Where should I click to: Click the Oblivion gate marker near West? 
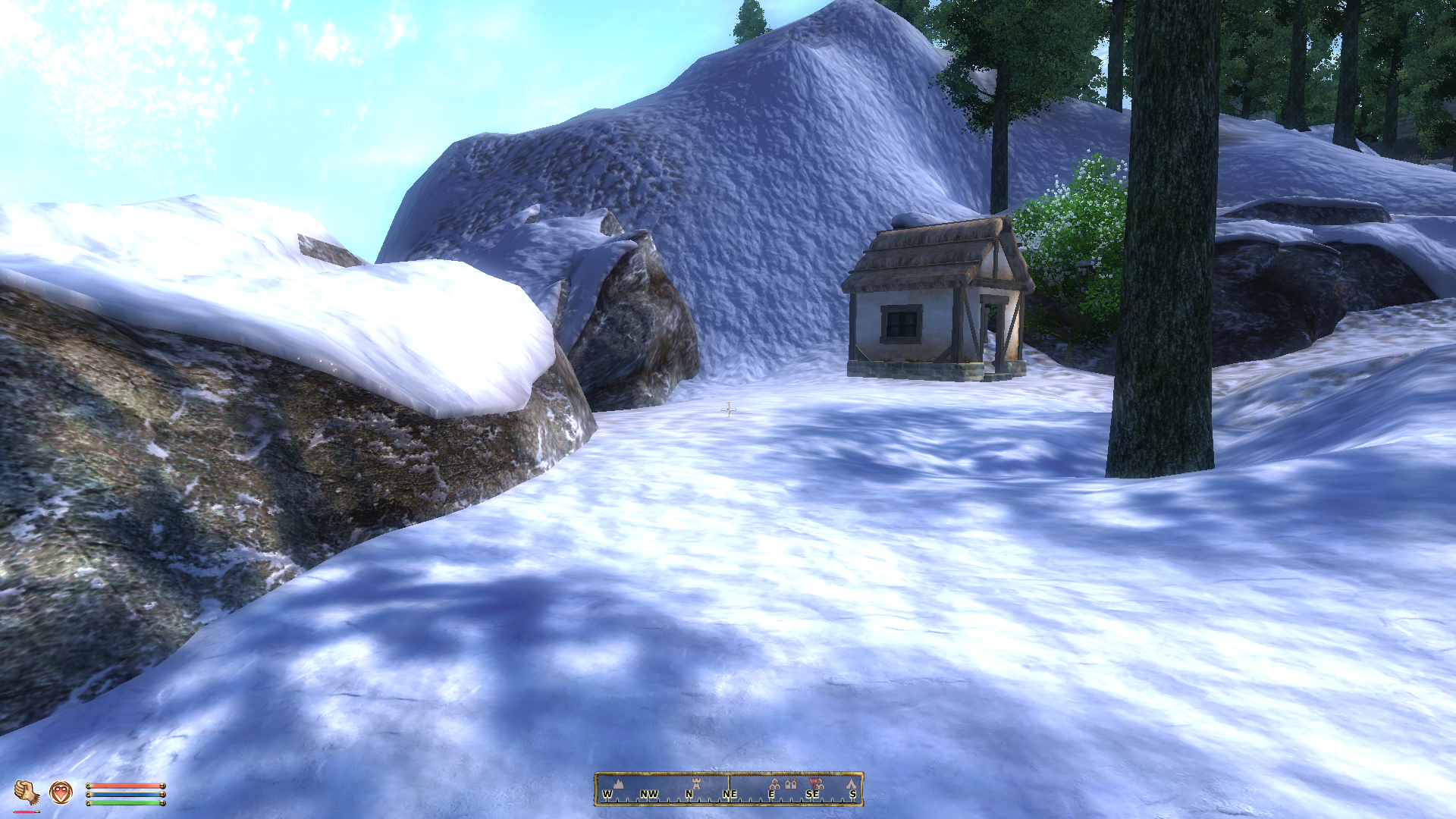pyautogui.click(x=618, y=784)
